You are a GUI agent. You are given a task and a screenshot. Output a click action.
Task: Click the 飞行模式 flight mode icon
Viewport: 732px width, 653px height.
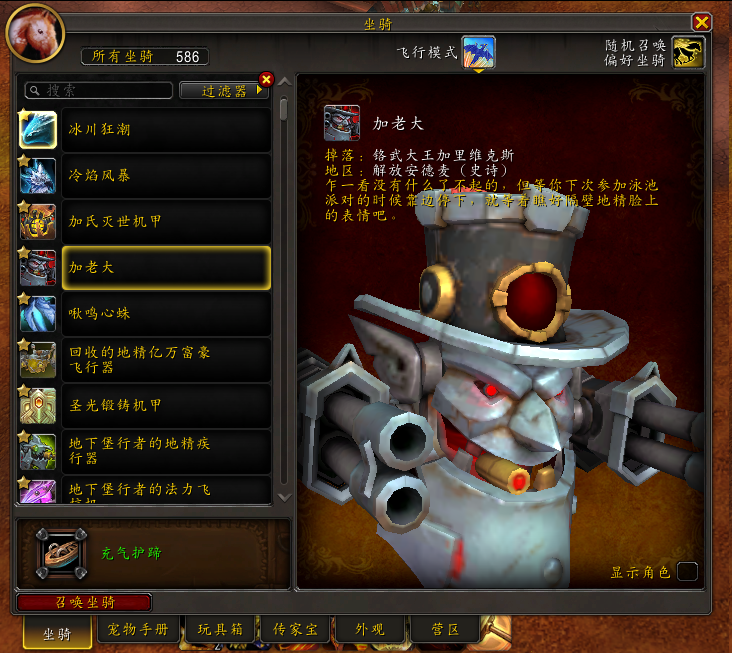pos(479,52)
